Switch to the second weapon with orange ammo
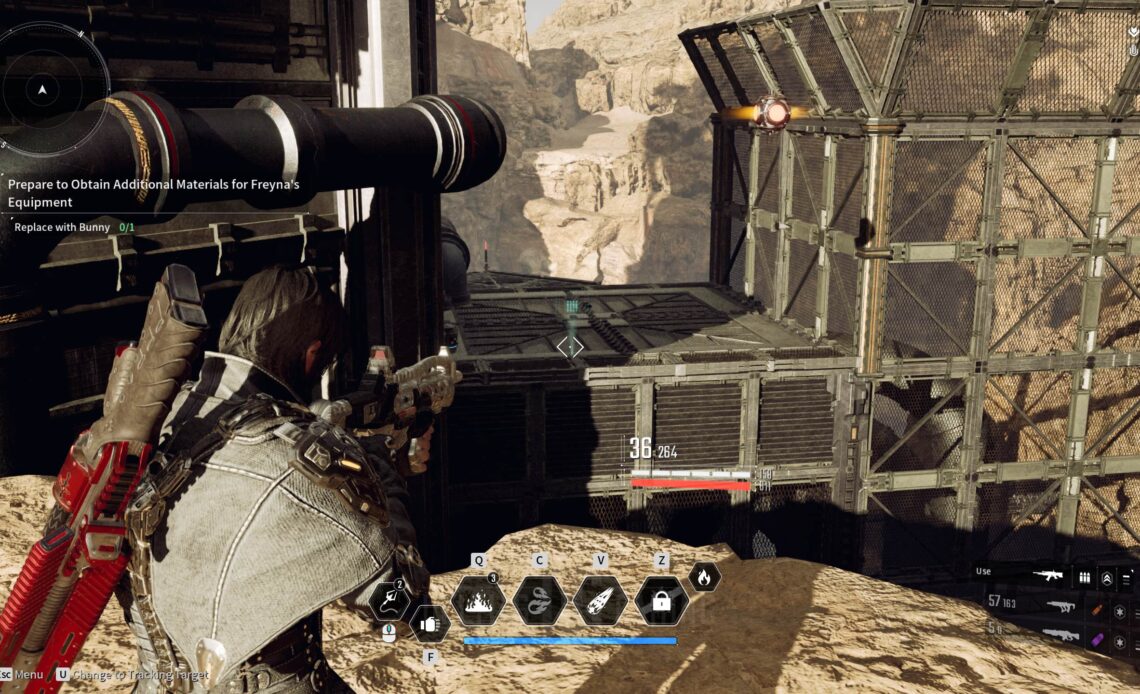 coord(1059,606)
